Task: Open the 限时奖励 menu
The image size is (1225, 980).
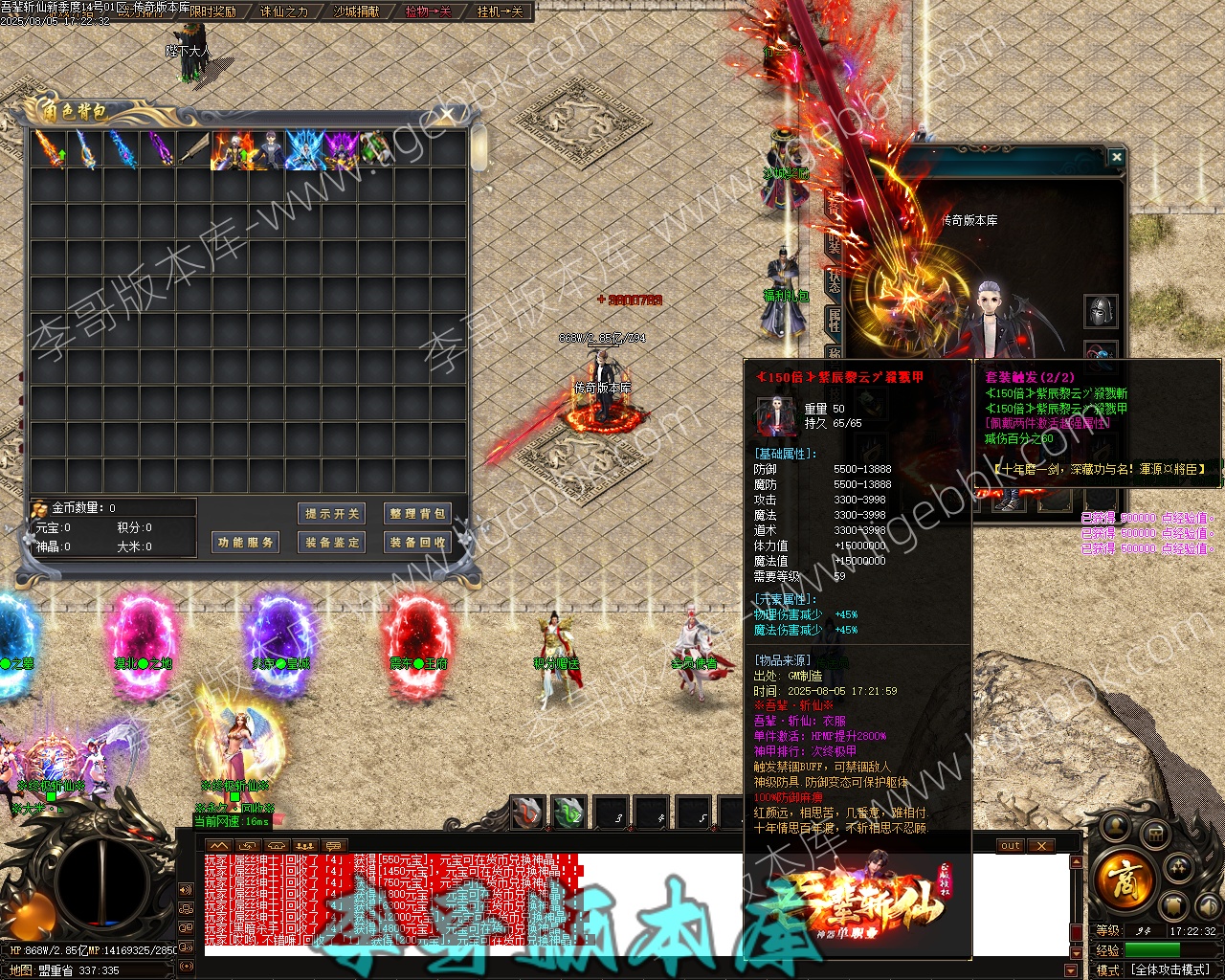Action: click(x=212, y=11)
